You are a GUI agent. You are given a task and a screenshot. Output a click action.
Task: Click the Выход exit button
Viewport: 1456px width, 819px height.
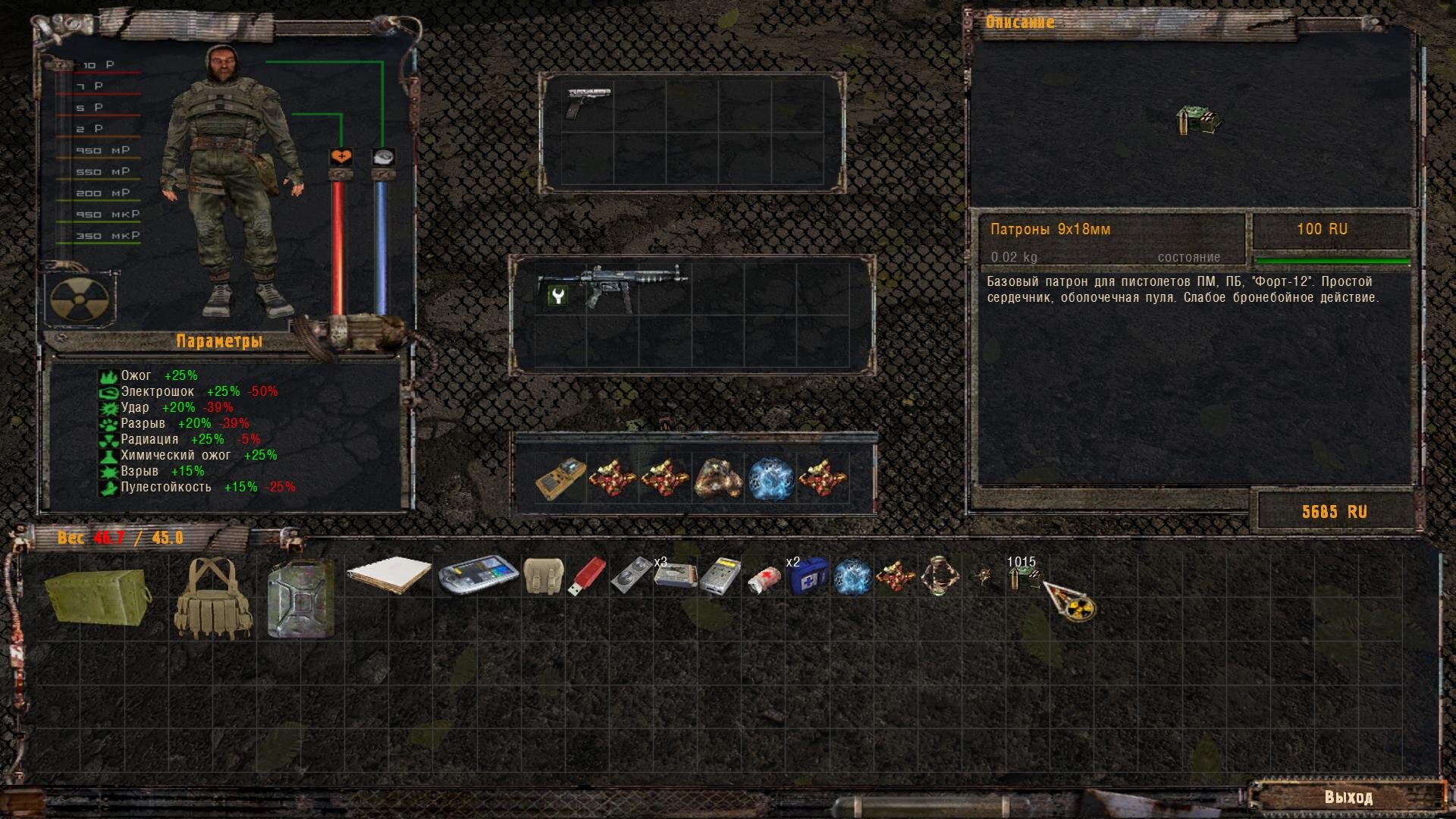click(1348, 797)
